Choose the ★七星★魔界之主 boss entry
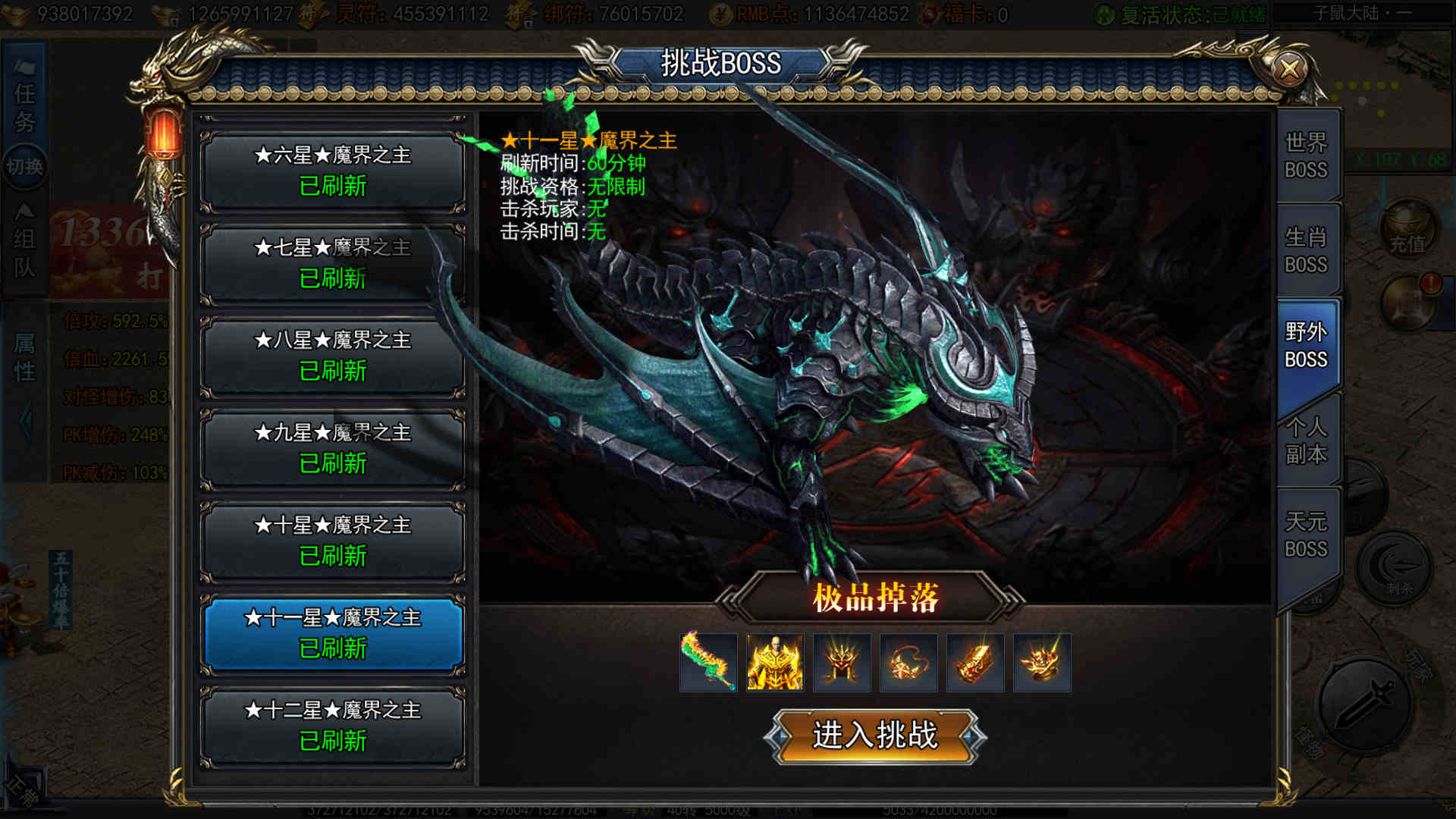The width and height of the screenshot is (1456, 819). click(332, 264)
